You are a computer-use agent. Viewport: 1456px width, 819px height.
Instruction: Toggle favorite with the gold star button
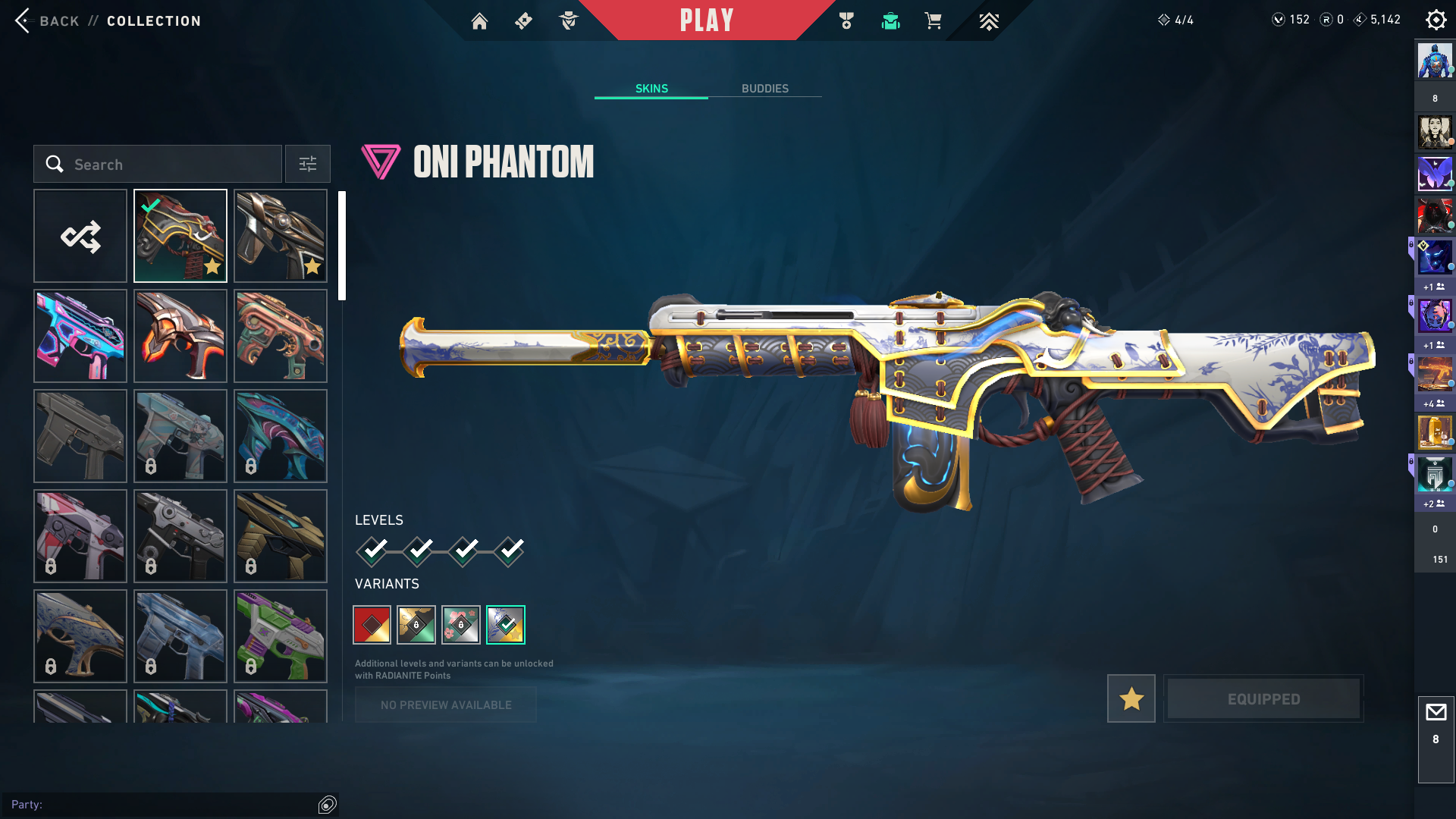pos(1131,698)
